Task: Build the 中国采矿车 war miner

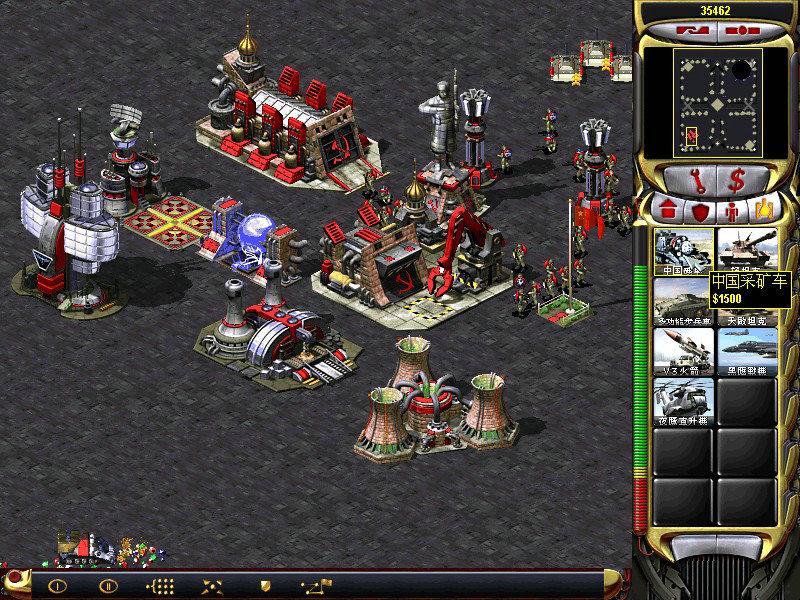Action: pos(684,251)
